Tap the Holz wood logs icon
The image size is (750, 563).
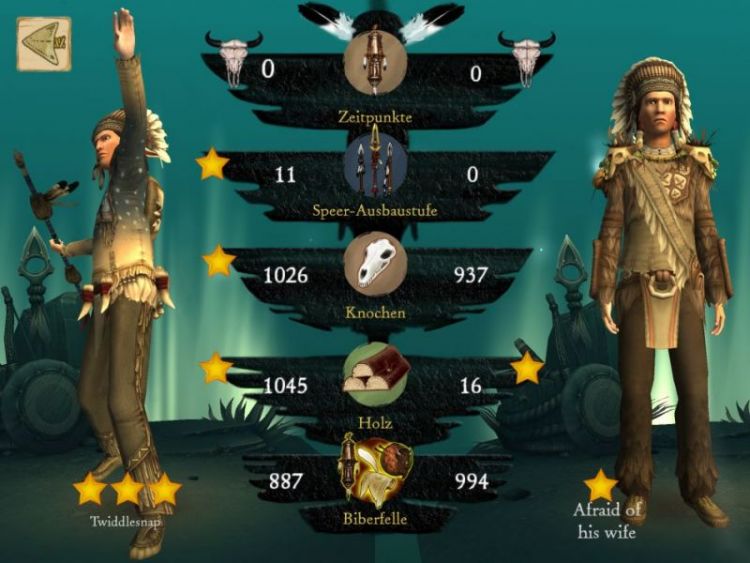click(x=375, y=370)
